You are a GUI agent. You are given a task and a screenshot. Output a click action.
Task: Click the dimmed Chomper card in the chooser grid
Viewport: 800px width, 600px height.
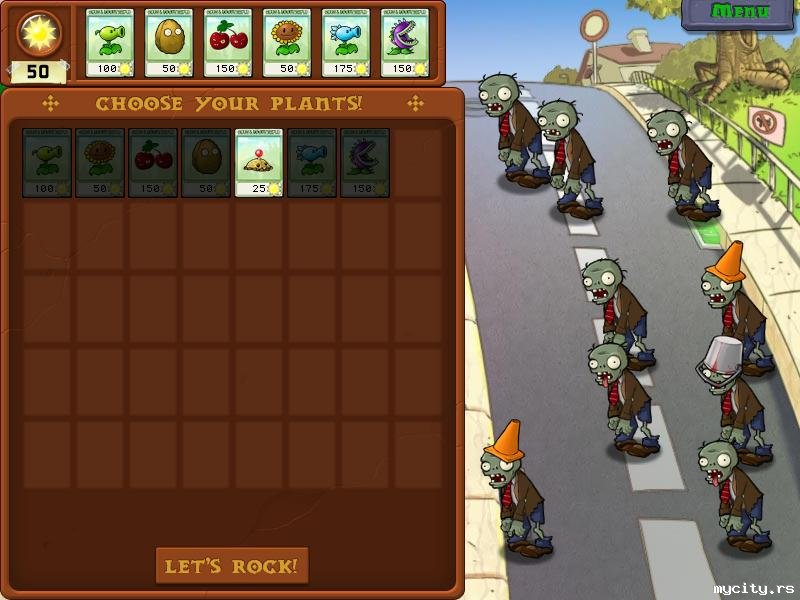click(365, 162)
